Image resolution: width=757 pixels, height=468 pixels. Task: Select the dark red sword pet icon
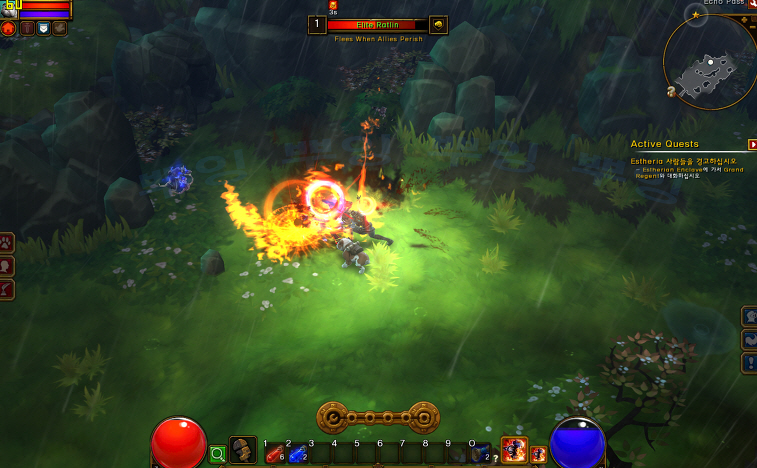26,28
